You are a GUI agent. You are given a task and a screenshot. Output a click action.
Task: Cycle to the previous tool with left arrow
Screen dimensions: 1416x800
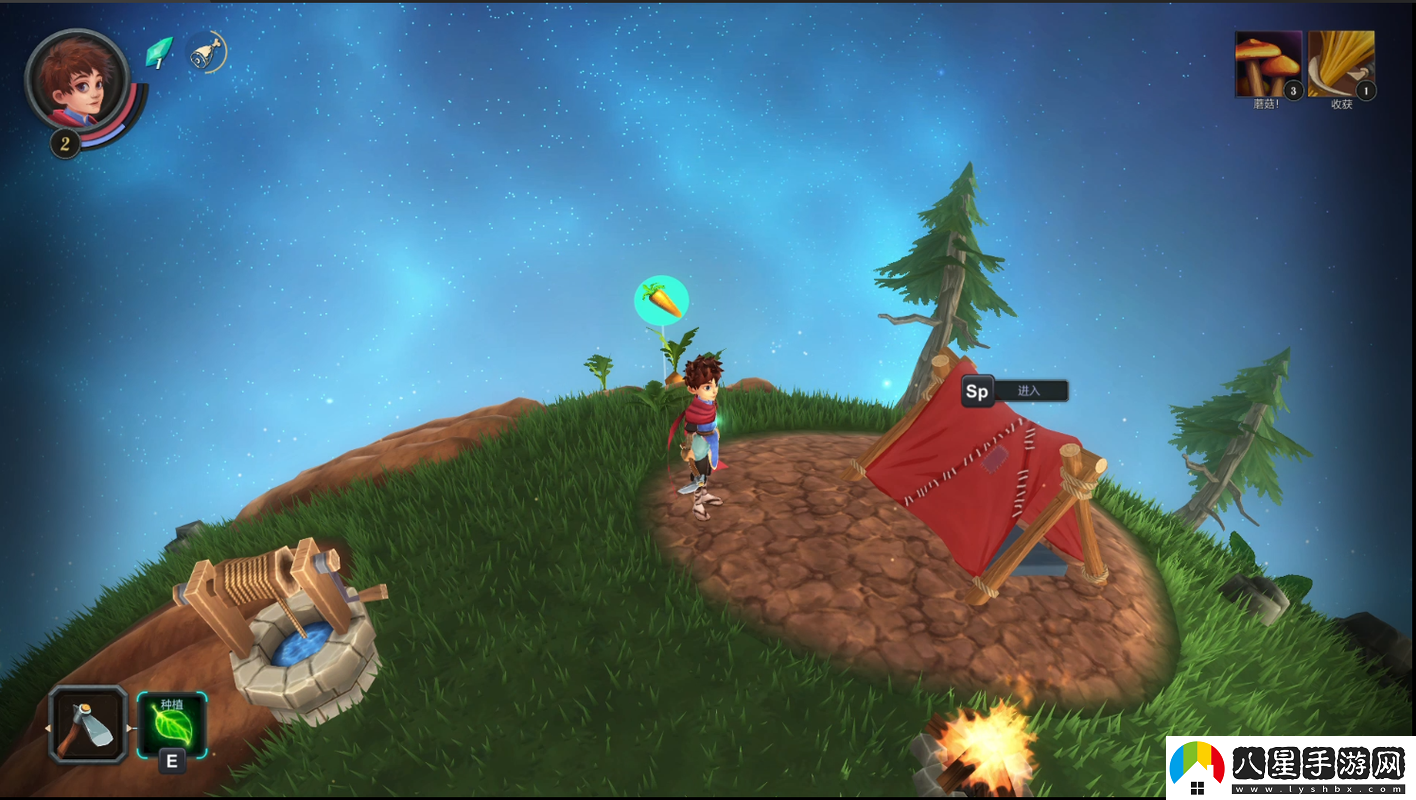[46, 727]
